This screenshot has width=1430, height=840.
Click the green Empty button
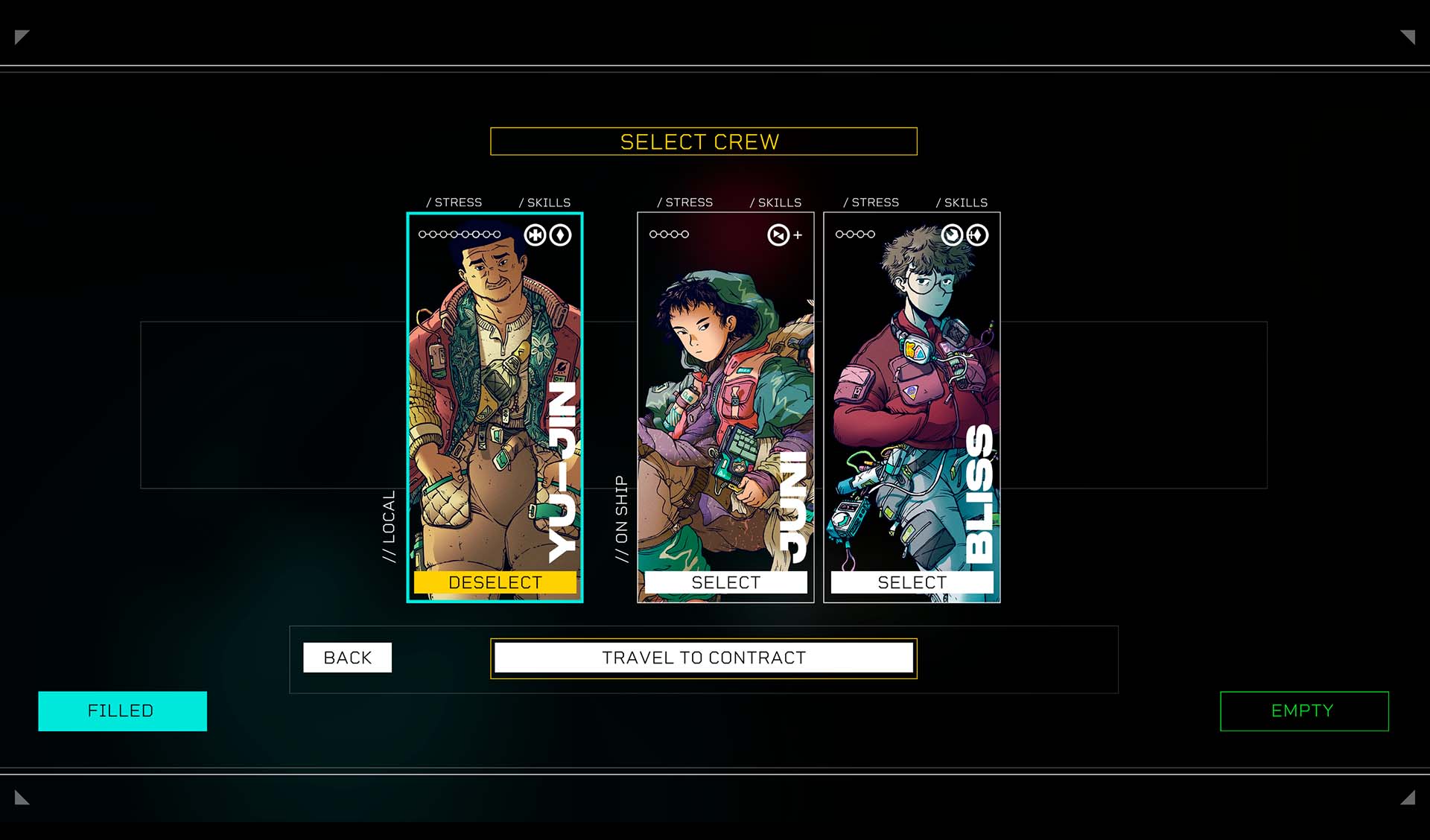(x=1303, y=711)
